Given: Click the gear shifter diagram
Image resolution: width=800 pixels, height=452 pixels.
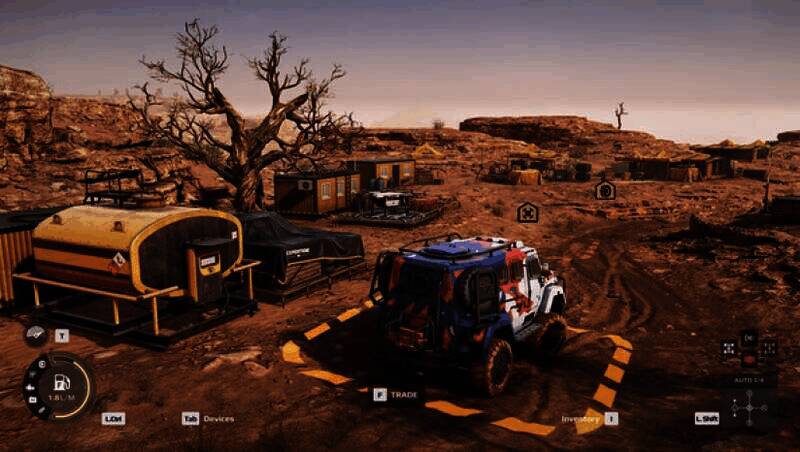Looking at the screenshot, I should click(748, 408).
